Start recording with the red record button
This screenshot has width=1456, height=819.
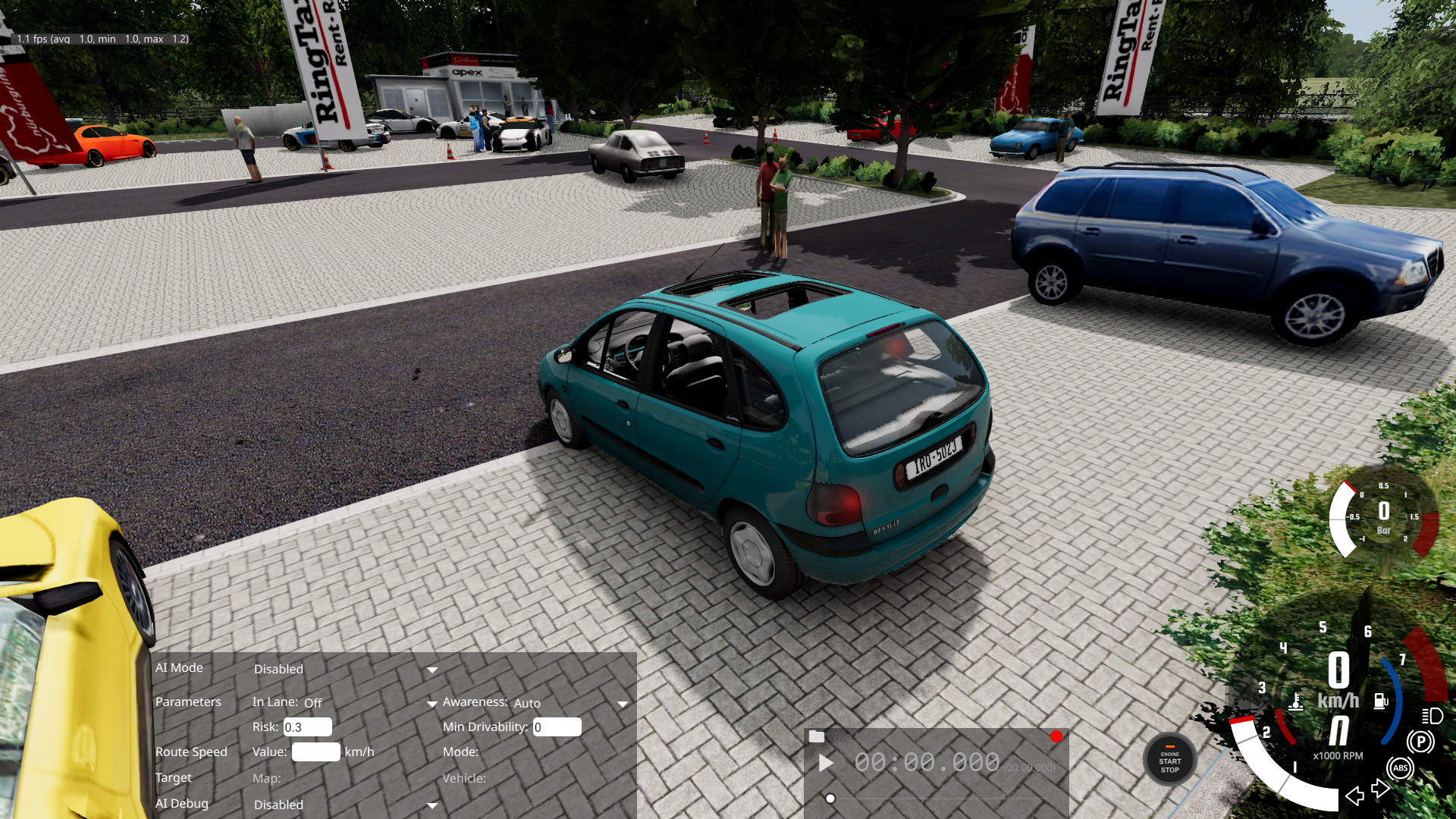pyautogui.click(x=1056, y=736)
